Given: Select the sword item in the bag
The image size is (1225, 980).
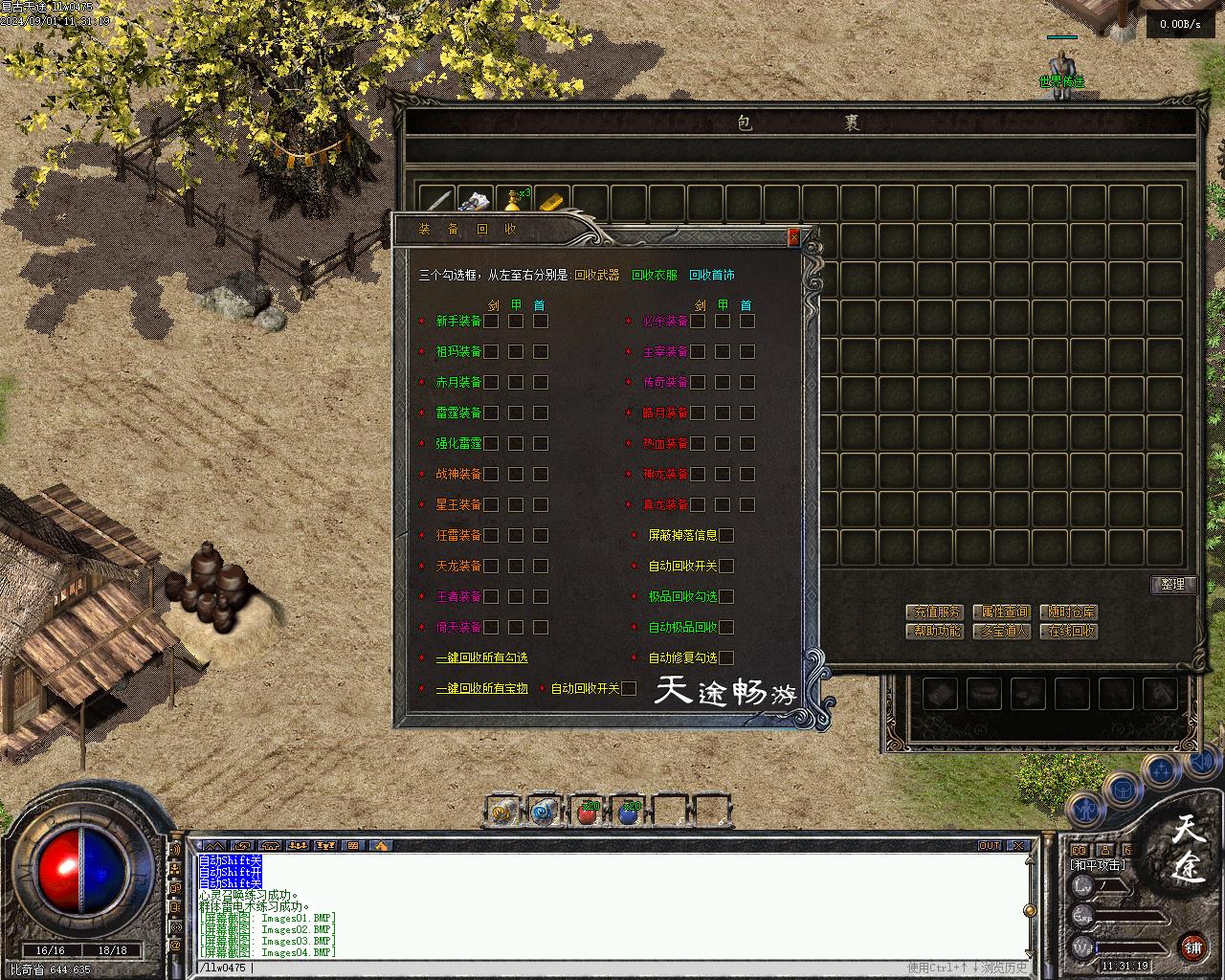Looking at the screenshot, I should [x=437, y=202].
